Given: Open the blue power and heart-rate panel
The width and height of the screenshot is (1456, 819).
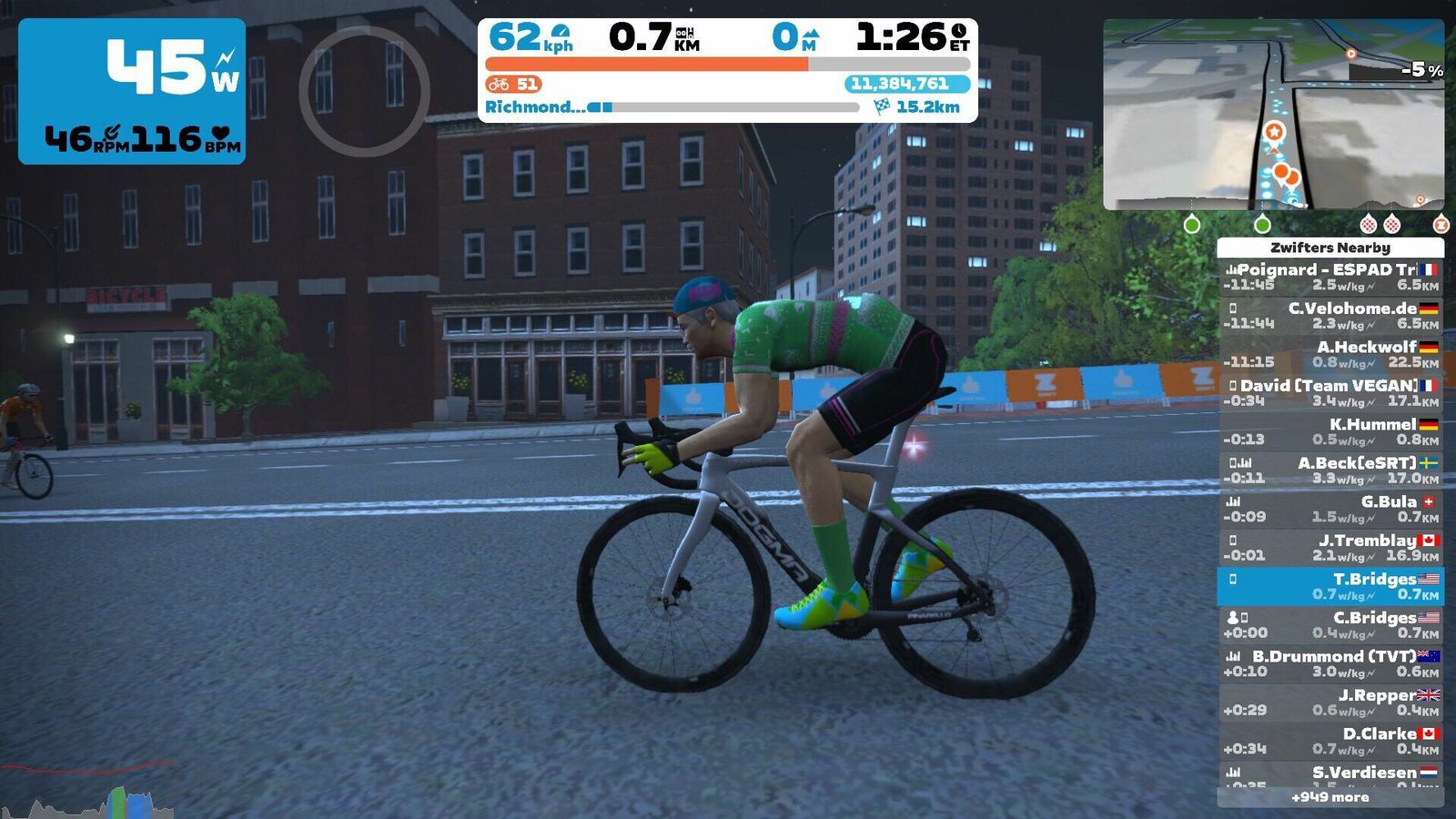Looking at the screenshot, I should coord(132,91).
